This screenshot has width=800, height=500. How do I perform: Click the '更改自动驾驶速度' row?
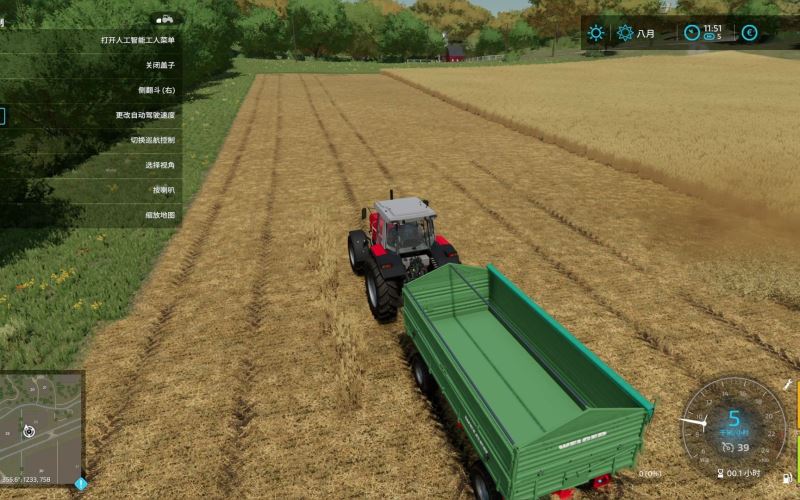point(145,115)
